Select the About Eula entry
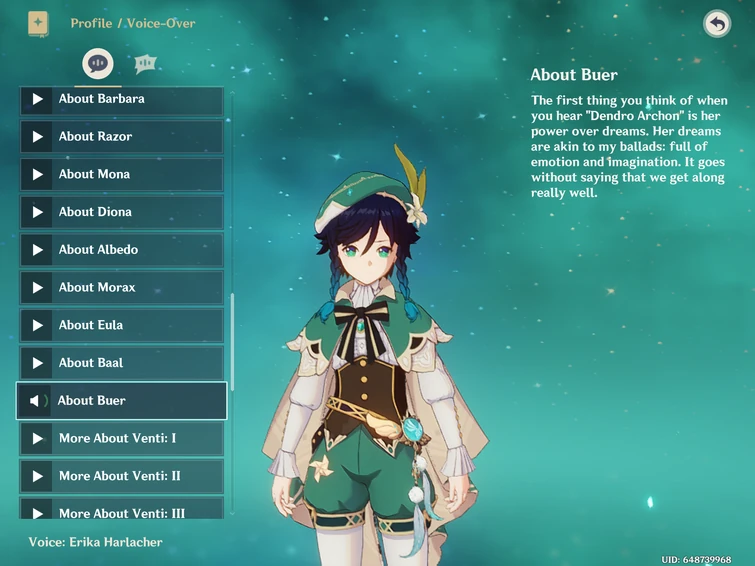The height and width of the screenshot is (566, 755). (x=121, y=325)
